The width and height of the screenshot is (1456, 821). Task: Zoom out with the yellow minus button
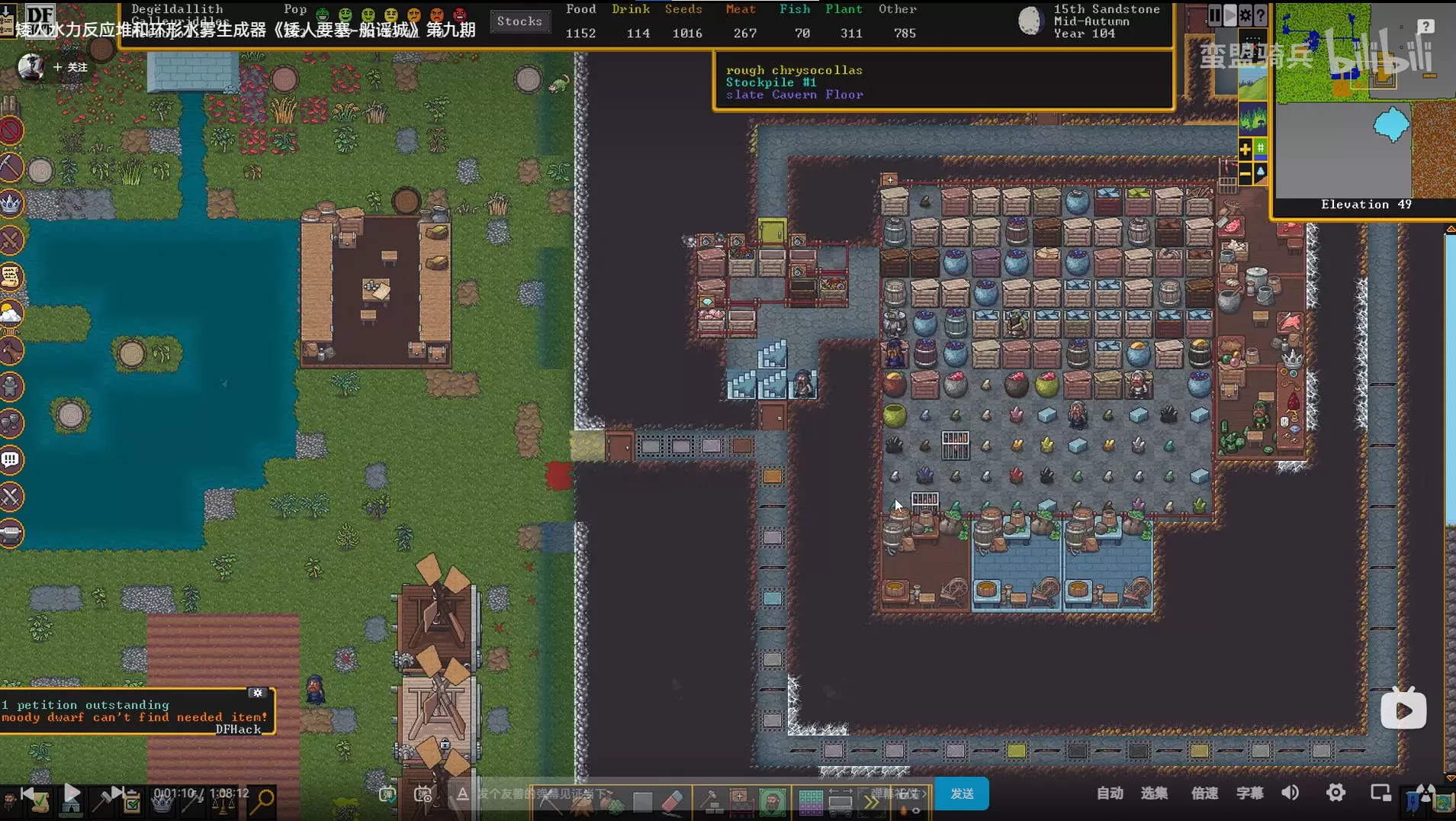[x=1245, y=174]
